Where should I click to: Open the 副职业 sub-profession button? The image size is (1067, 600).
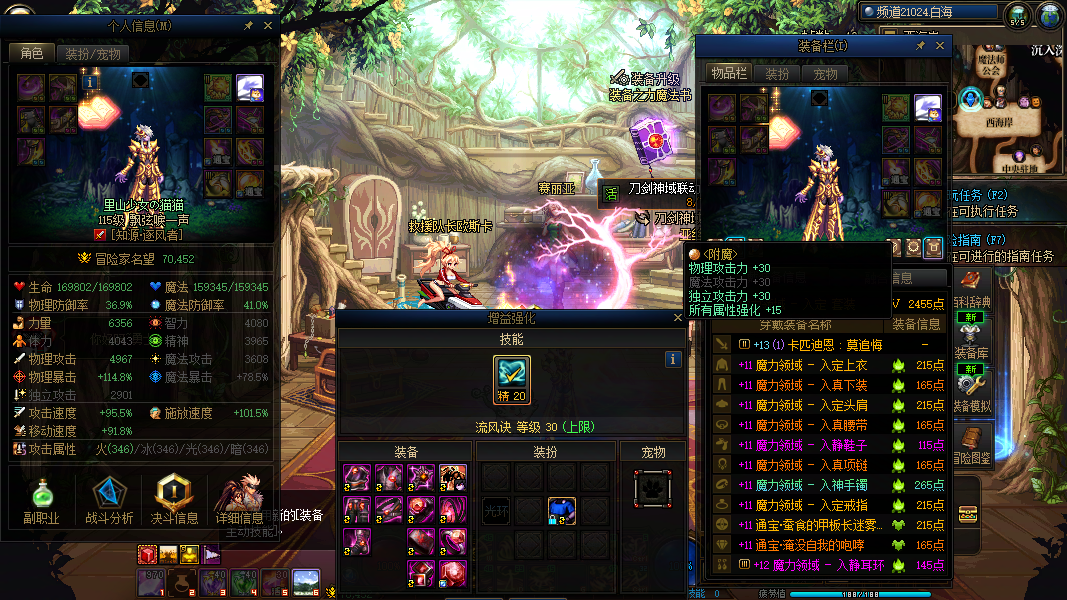tap(42, 498)
